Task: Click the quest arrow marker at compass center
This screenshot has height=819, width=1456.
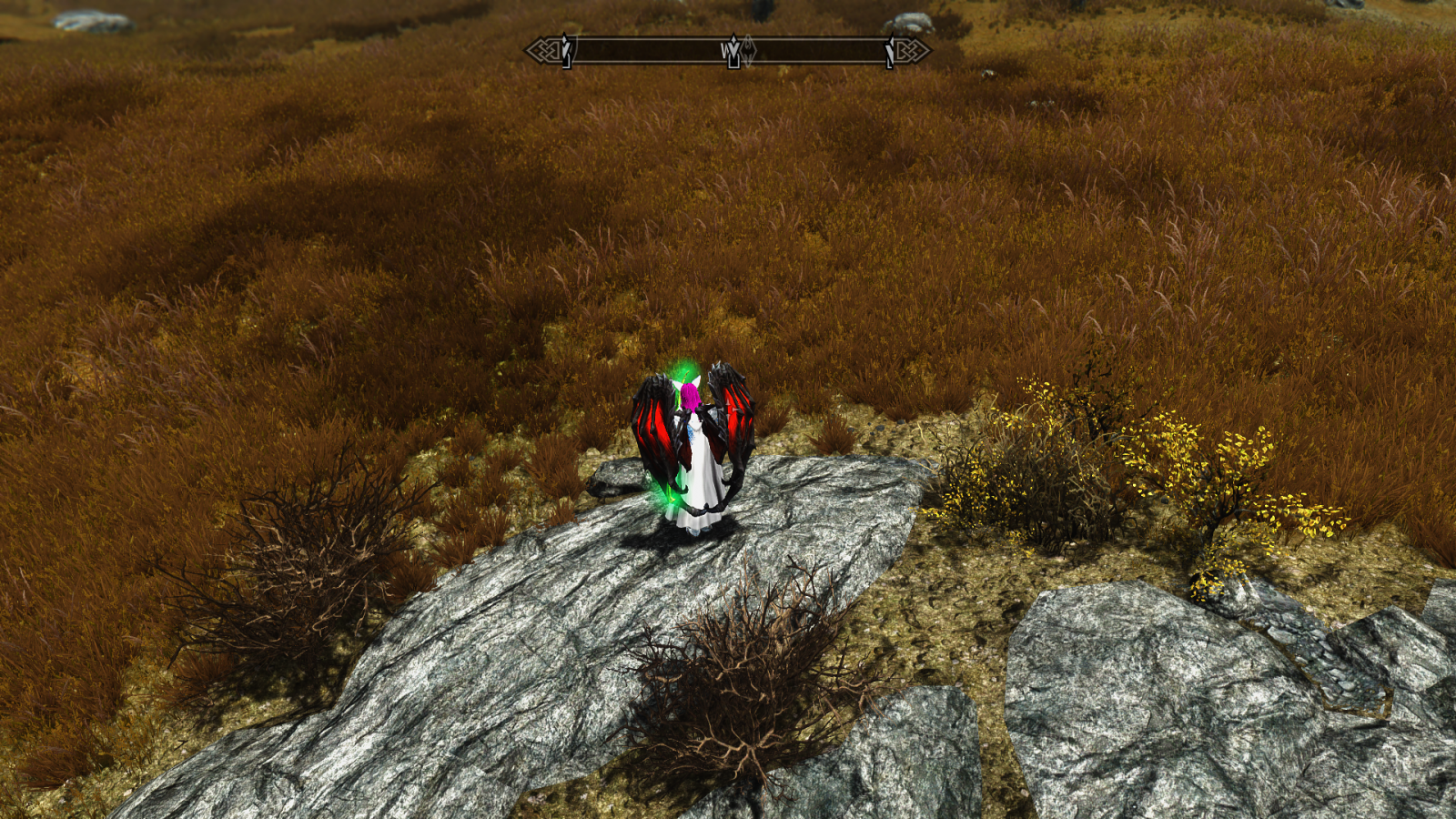Action: click(x=733, y=52)
